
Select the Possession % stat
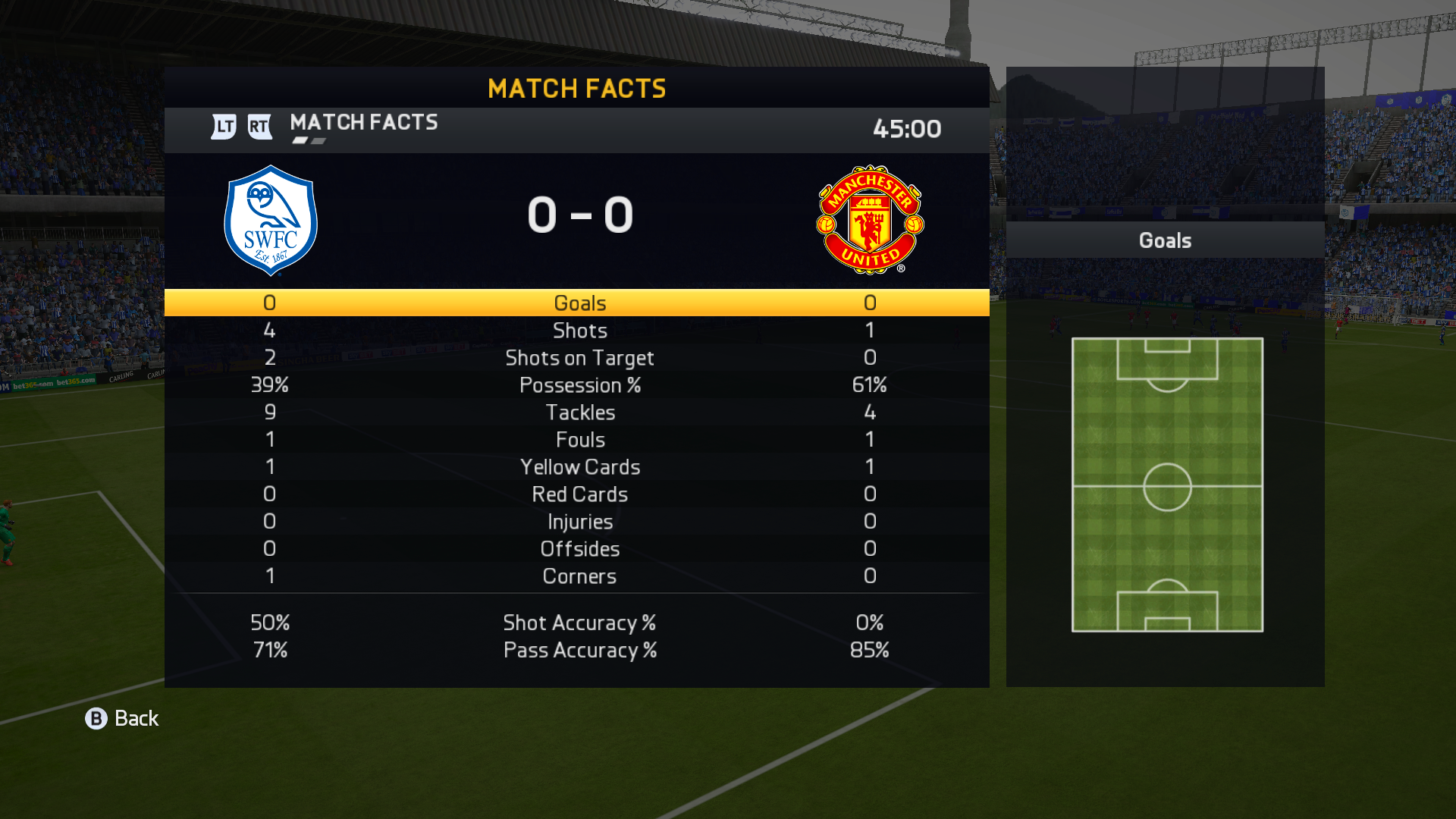pos(579,385)
